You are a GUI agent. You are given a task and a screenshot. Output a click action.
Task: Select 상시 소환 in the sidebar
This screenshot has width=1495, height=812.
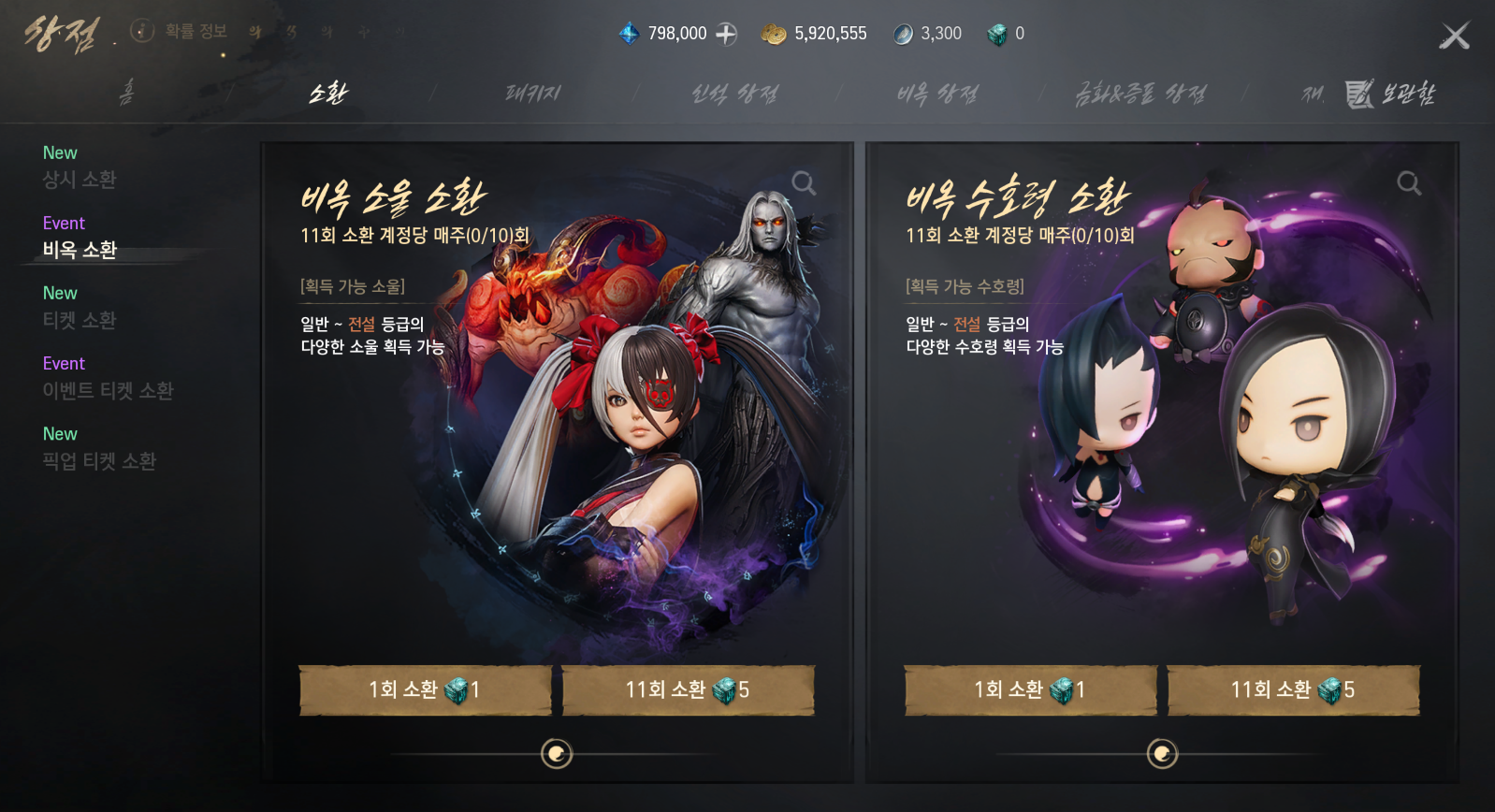[80, 180]
